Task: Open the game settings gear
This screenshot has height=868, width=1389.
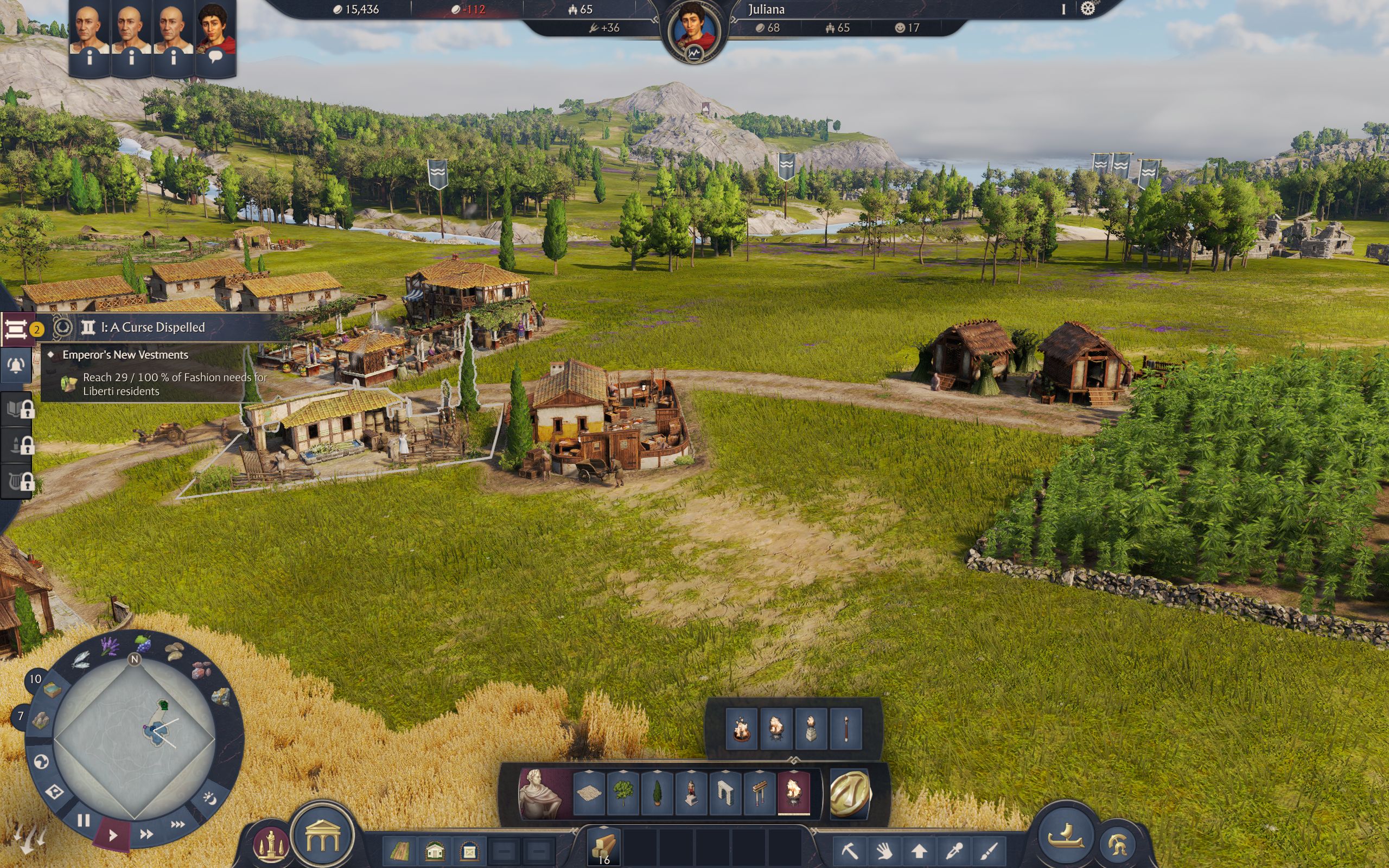Action: click(x=1088, y=10)
